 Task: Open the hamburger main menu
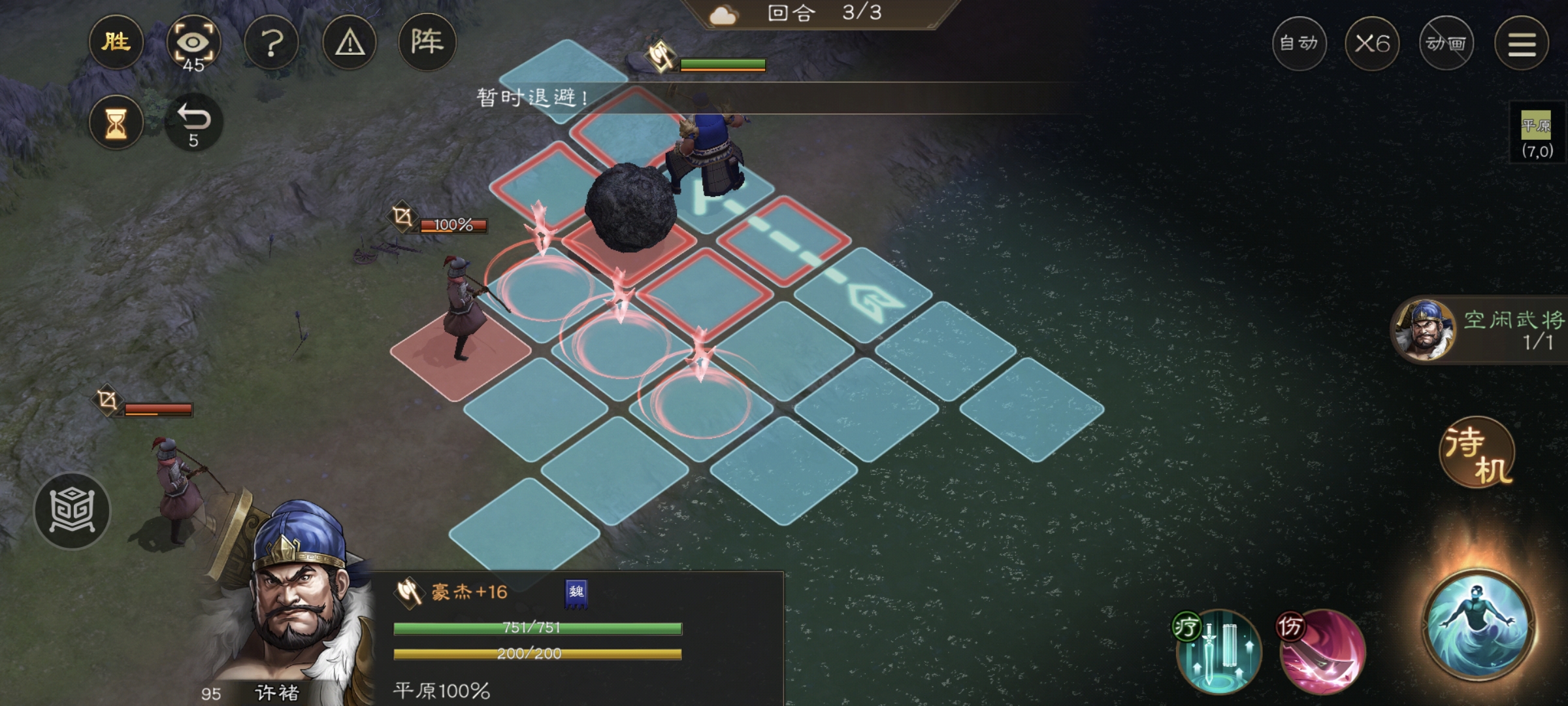[1522, 43]
